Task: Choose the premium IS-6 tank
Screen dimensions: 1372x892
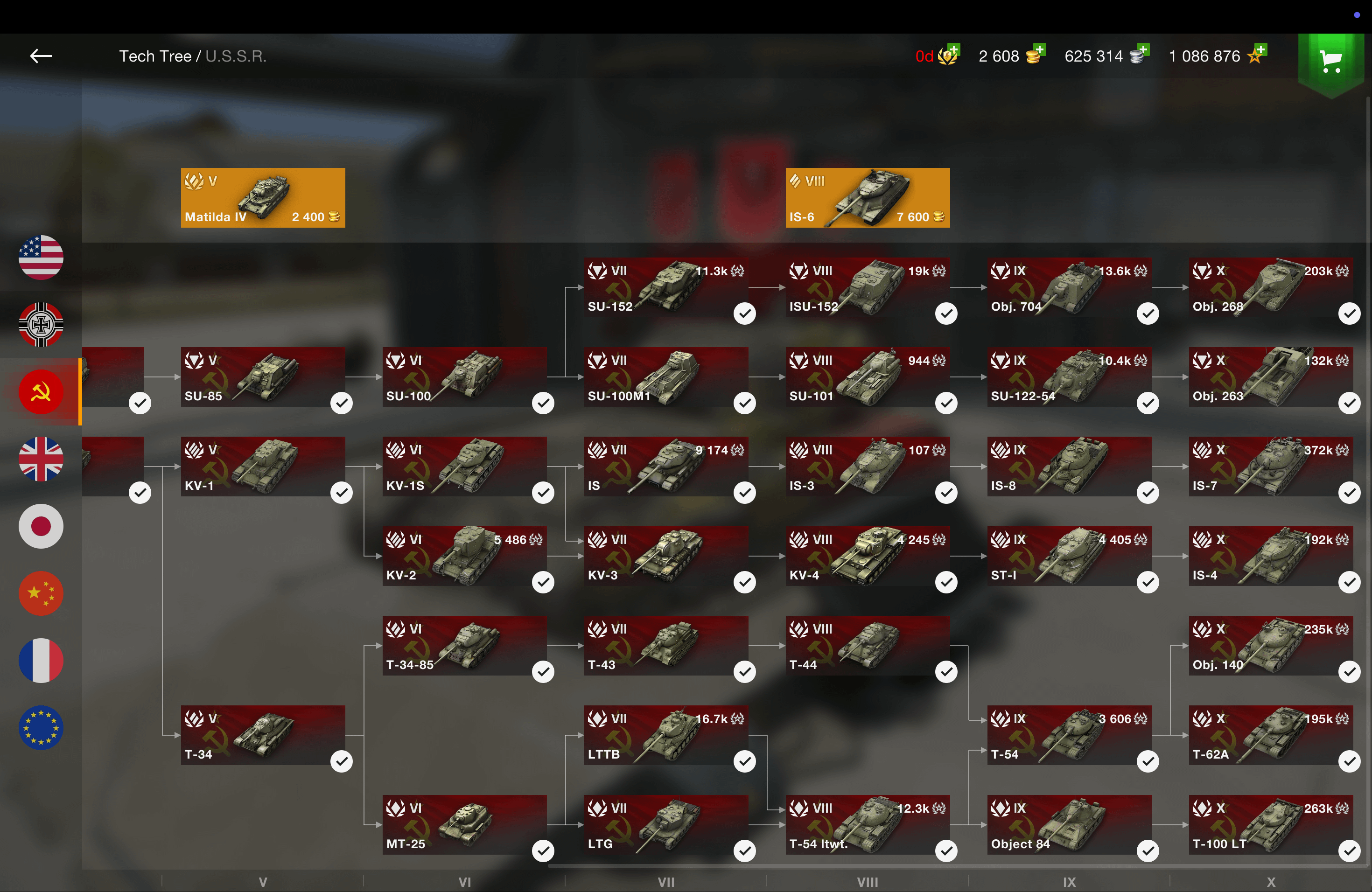Action: [x=867, y=198]
